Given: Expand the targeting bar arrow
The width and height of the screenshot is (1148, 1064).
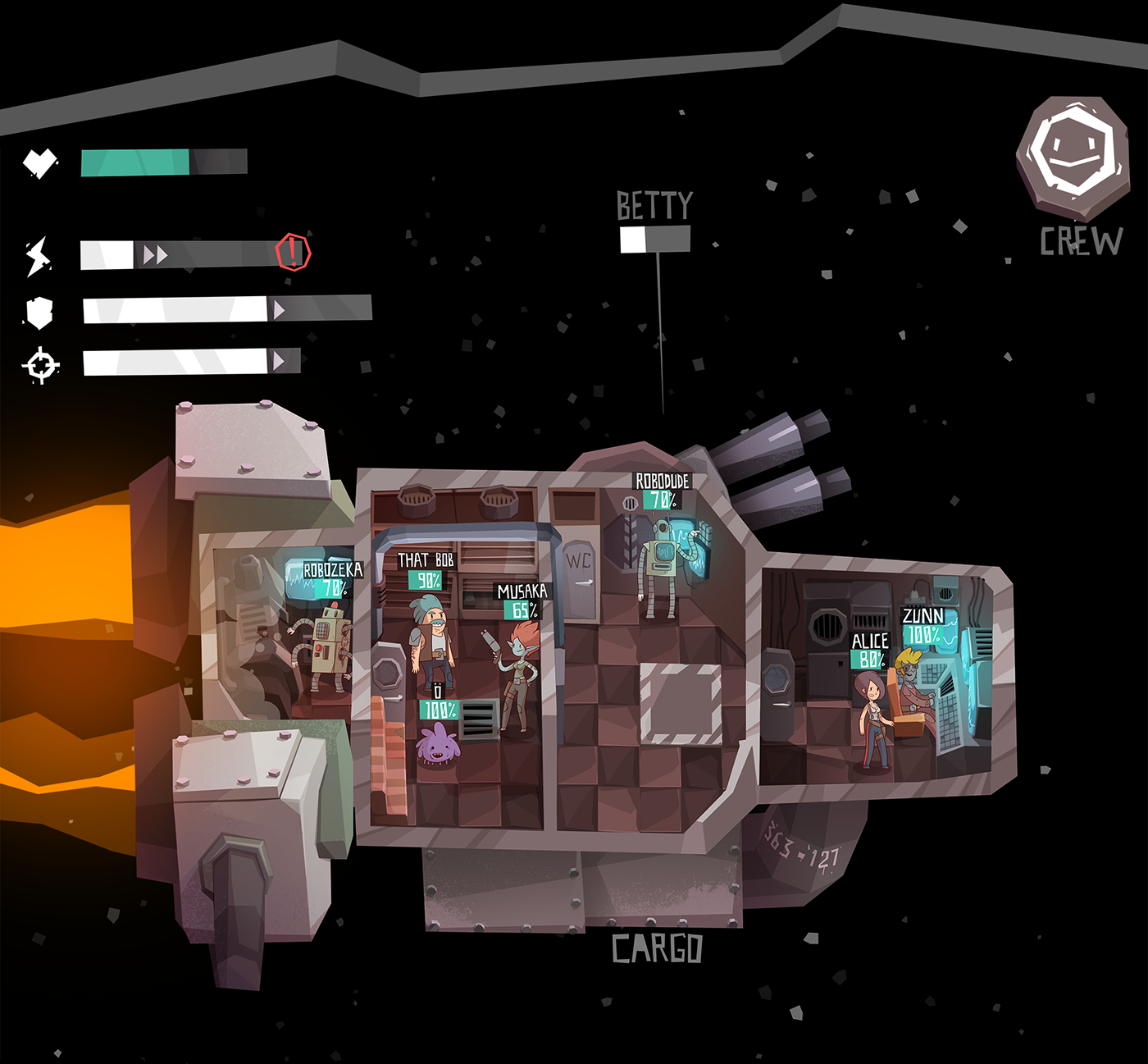Looking at the screenshot, I should 280,361.
